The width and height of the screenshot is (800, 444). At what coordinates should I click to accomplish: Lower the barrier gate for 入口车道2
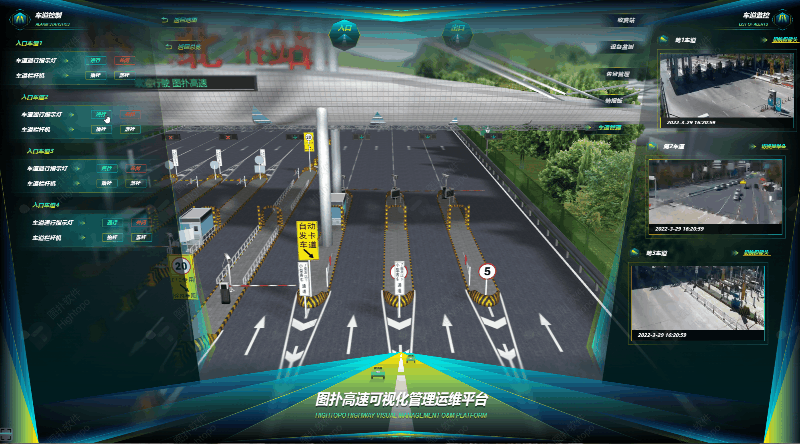(x=128, y=129)
